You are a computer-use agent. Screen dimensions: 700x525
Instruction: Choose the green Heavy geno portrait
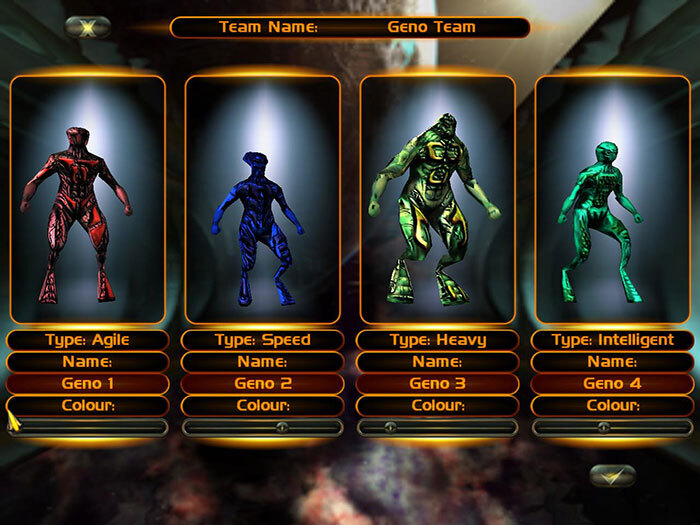437,200
